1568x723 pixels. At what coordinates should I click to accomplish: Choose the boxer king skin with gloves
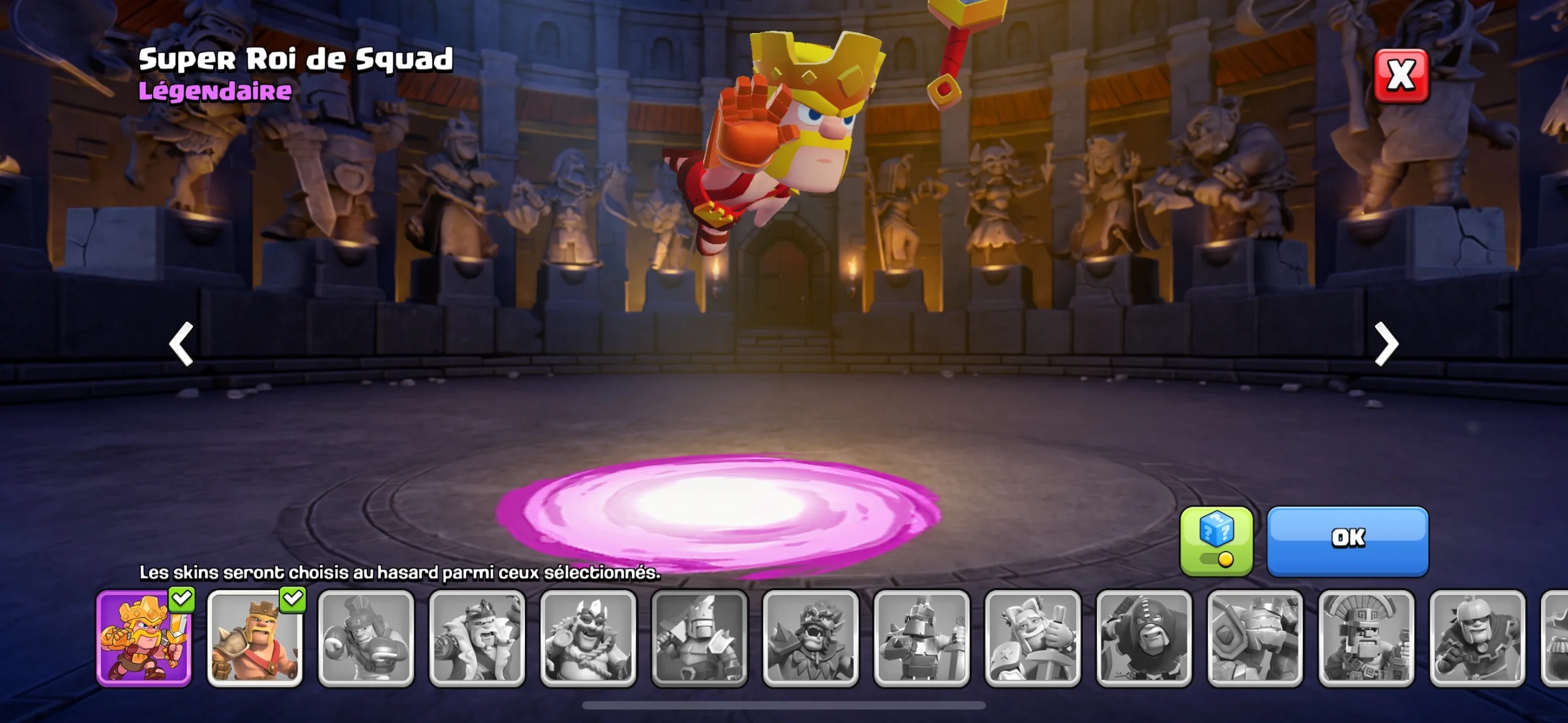(x=366, y=638)
